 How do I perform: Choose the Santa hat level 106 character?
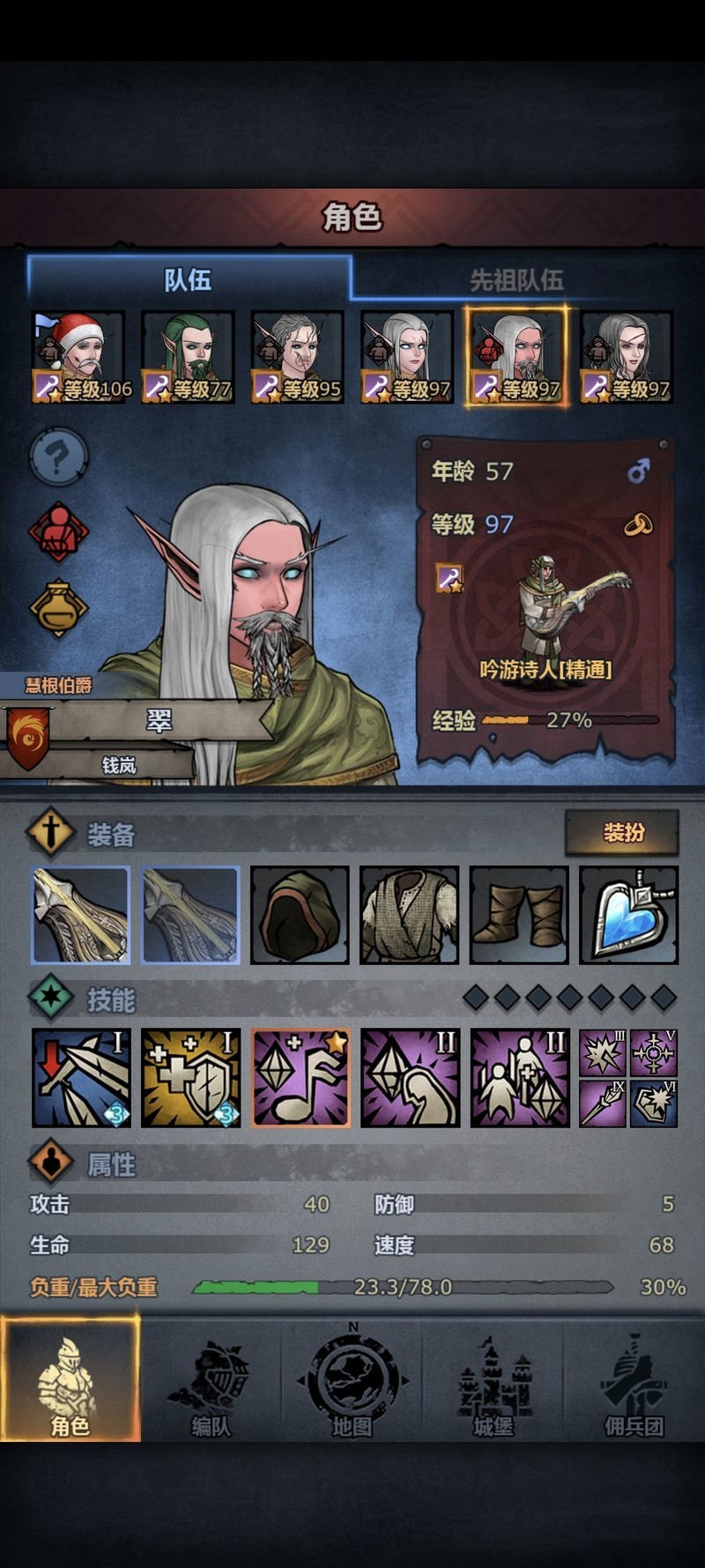79,357
